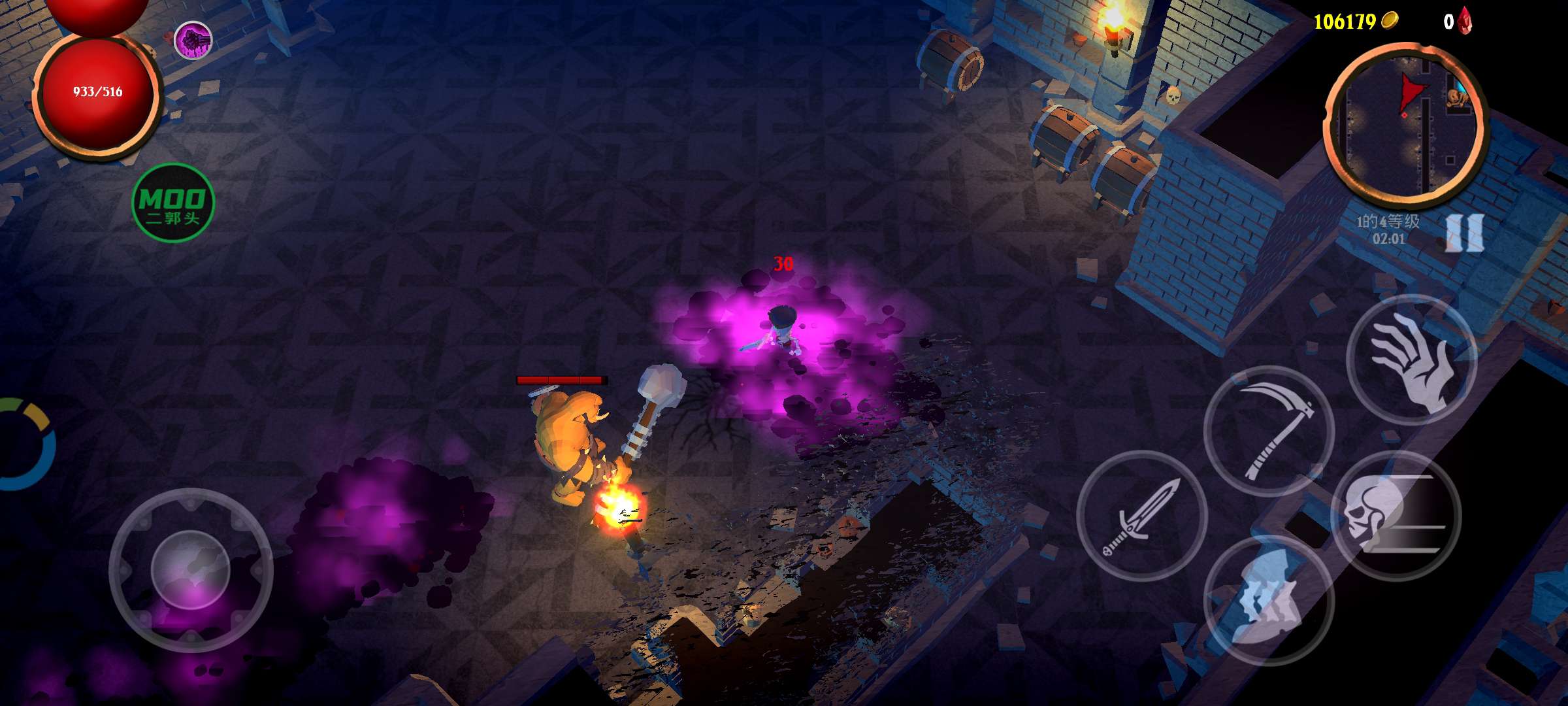This screenshot has width=1568, height=706.
Task: Open the green MOD menu badge
Action: click(x=173, y=203)
